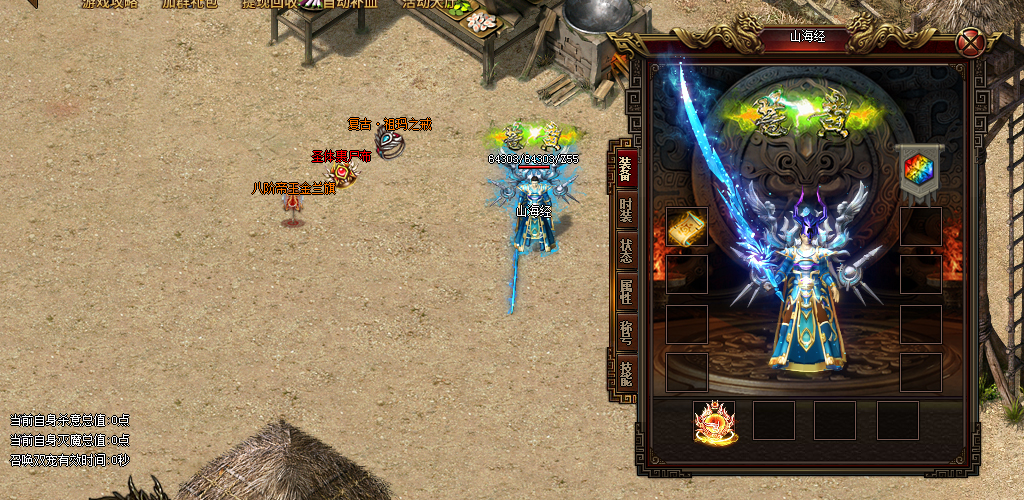This screenshot has height=500, width=1024.
Task: Select the flaming medal slot in bottom row
Action: (714, 421)
